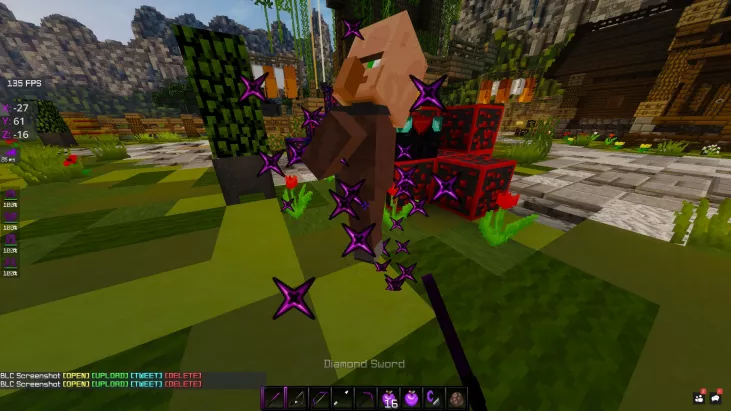Click TWEET on the older BLC Screenshot line
731x411 pixels.
(145, 376)
